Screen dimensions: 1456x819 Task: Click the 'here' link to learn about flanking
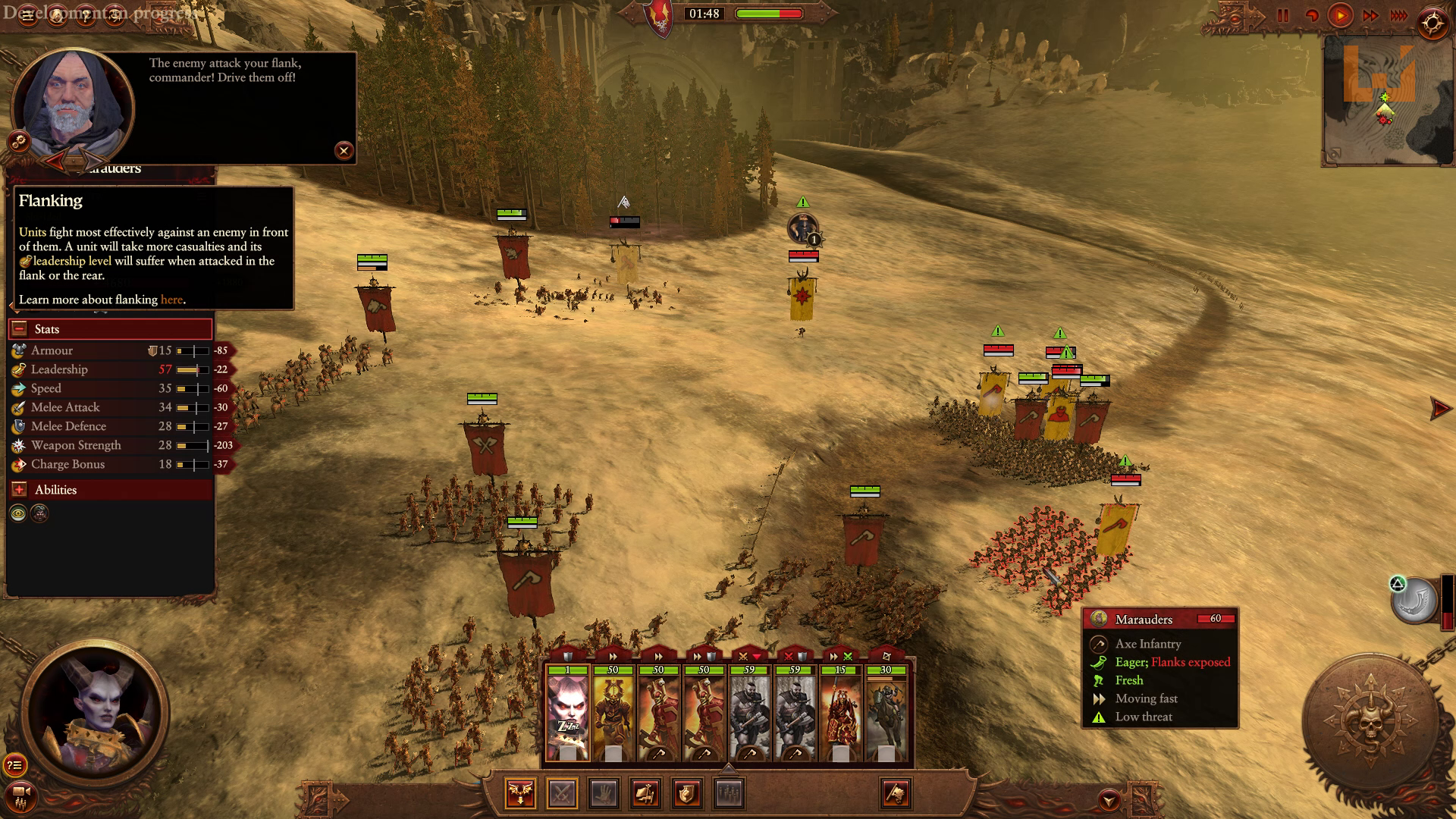tap(171, 300)
